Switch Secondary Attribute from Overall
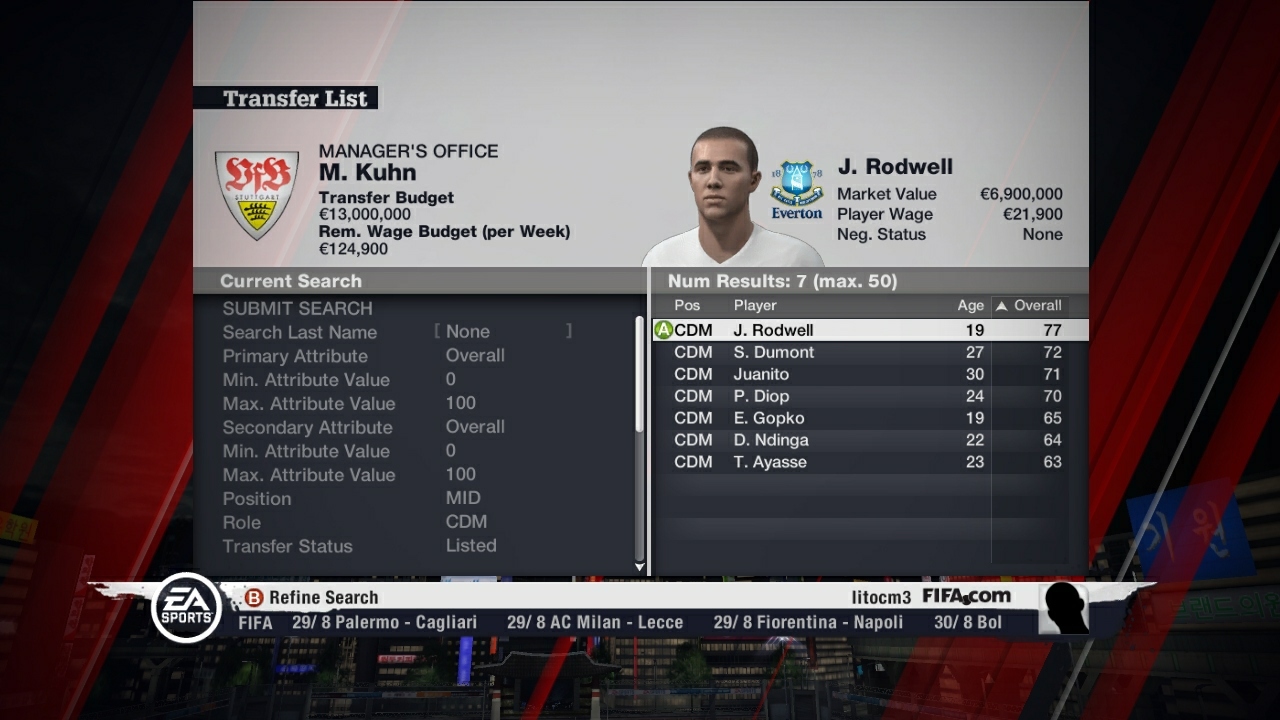Viewport: 1280px width, 720px height. (475, 427)
